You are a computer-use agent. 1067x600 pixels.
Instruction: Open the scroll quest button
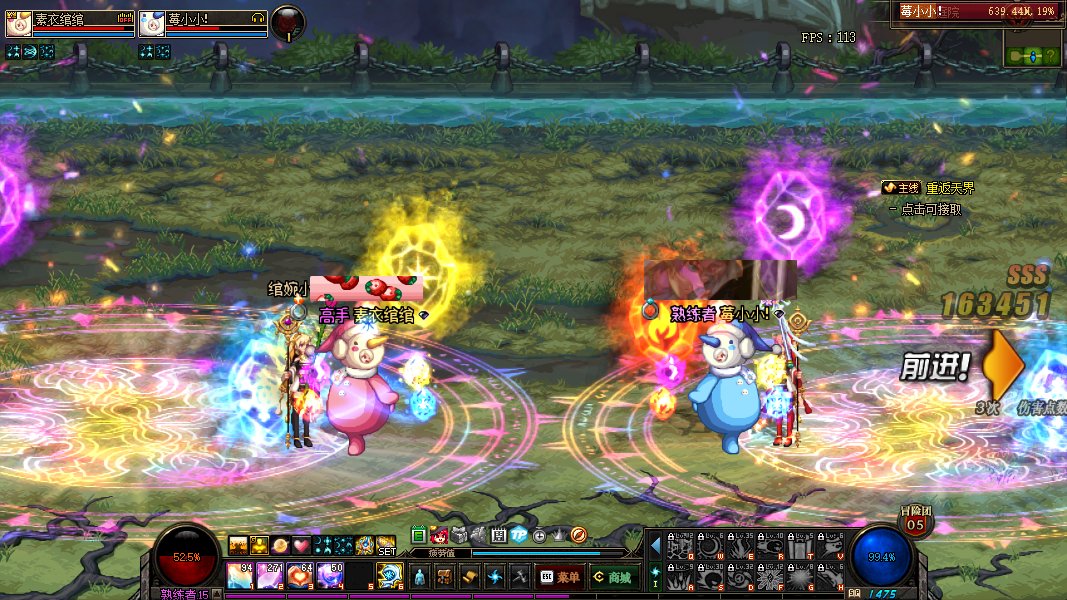(x=467, y=577)
